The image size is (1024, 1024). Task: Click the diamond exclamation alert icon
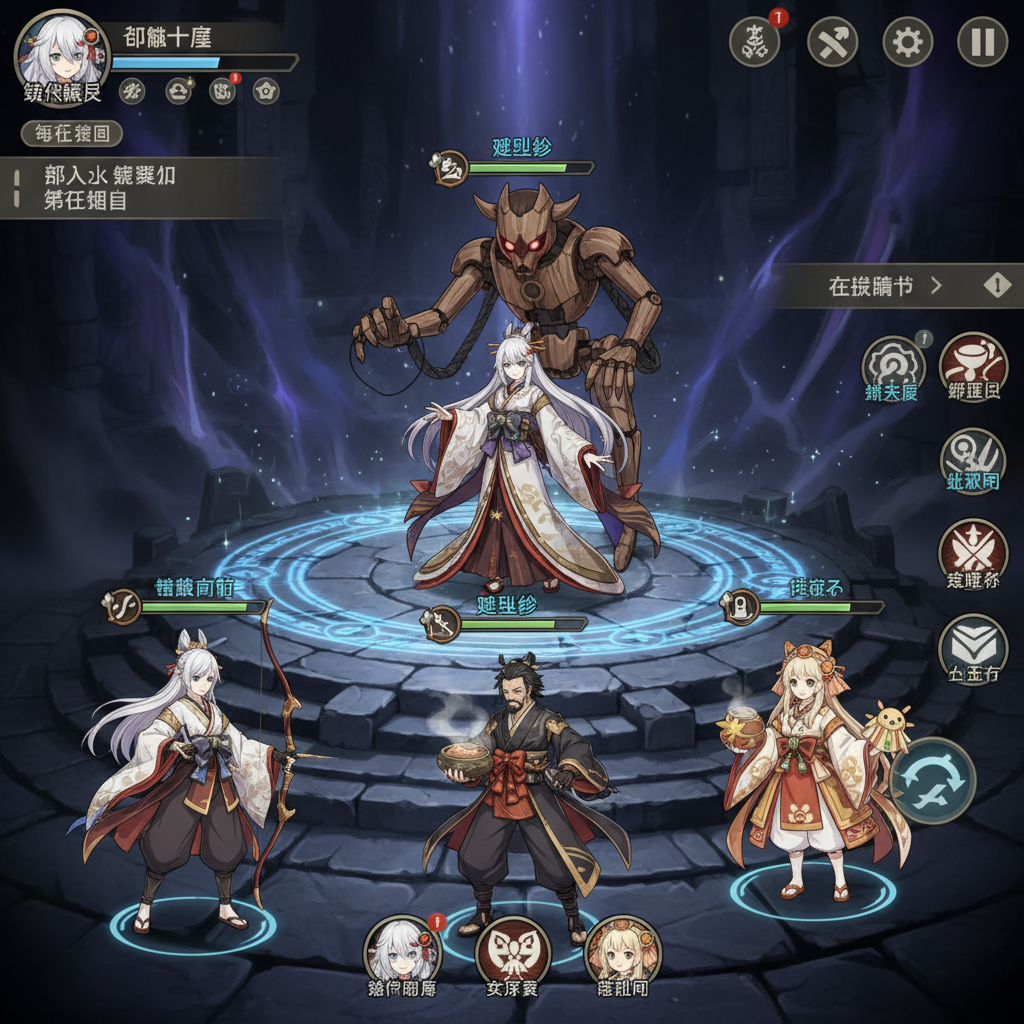click(x=997, y=286)
